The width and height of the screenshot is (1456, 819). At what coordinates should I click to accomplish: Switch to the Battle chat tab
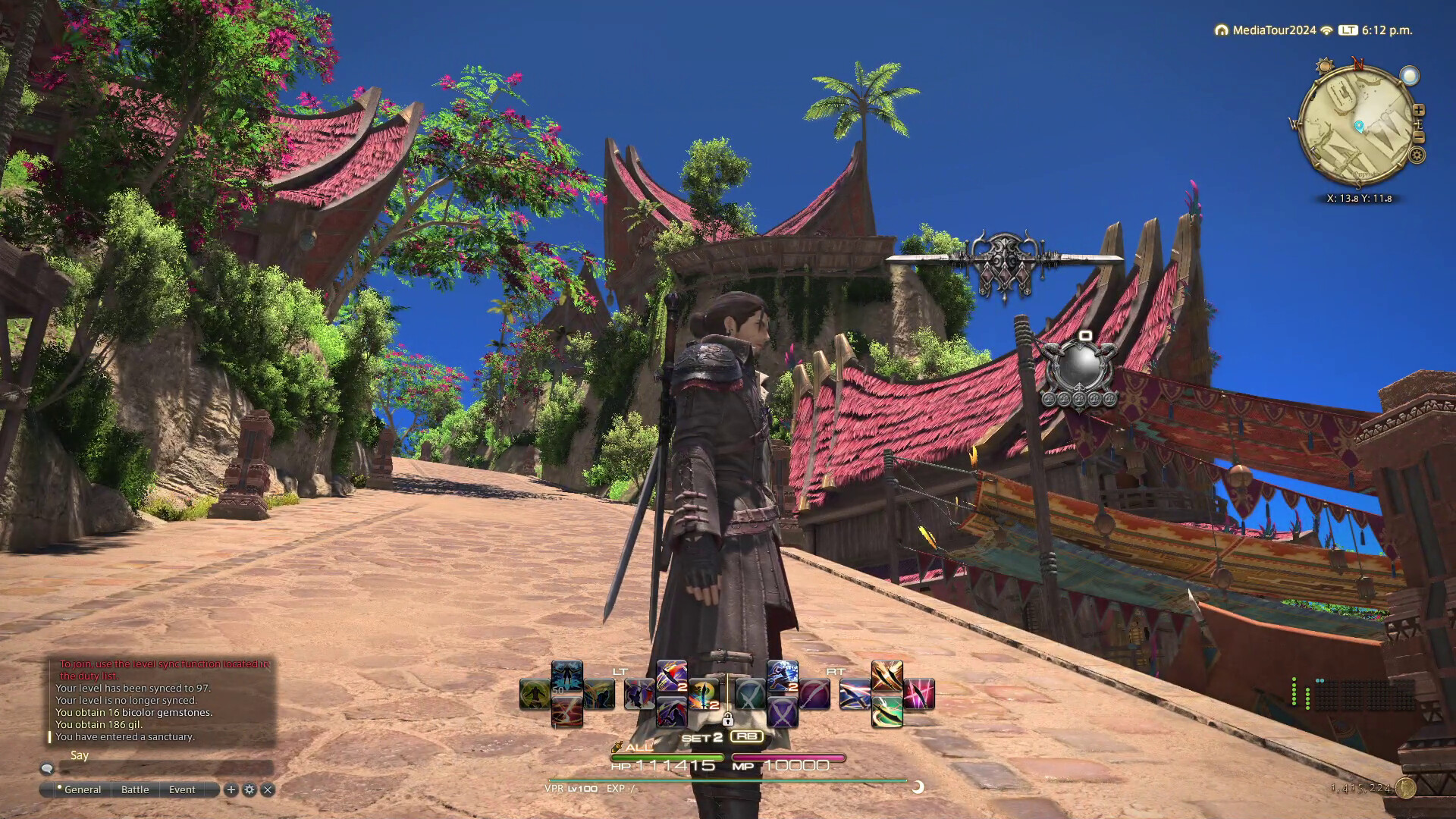point(135,789)
